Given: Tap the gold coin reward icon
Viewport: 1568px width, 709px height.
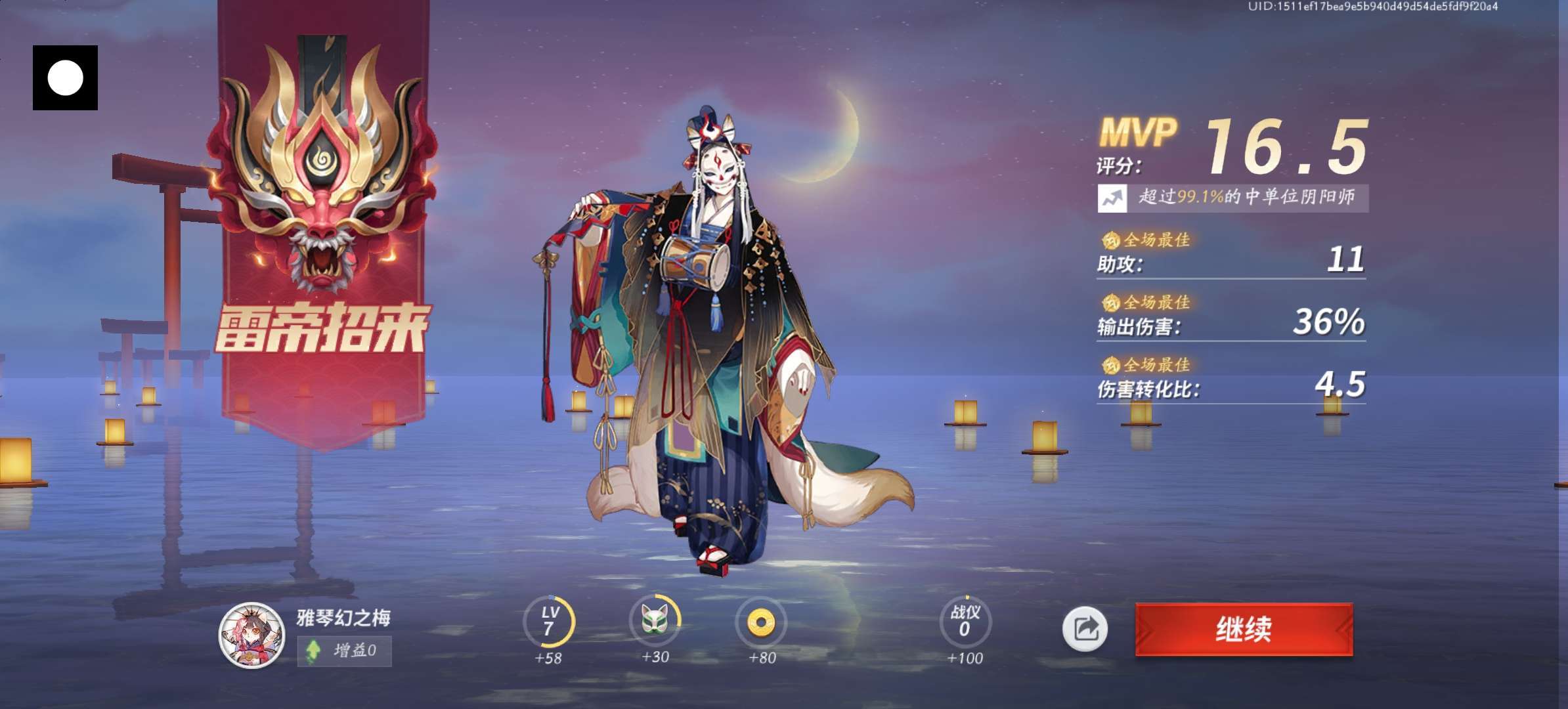Looking at the screenshot, I should point(761,622).
